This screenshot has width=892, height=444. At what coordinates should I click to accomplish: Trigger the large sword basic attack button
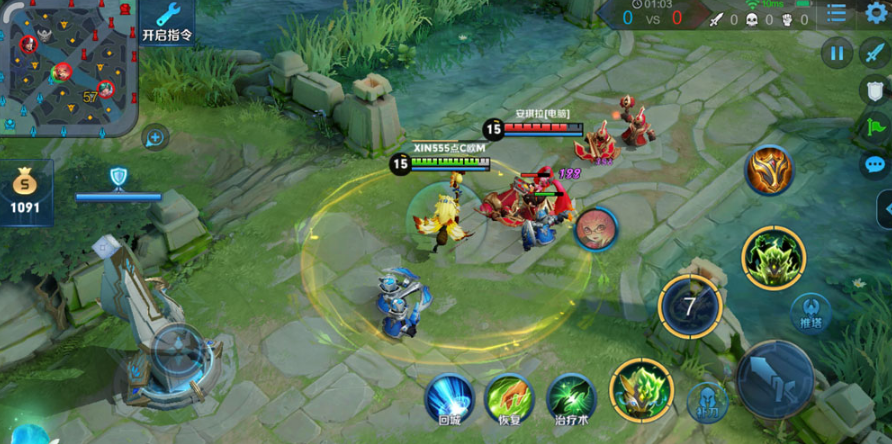pyautogui.click(x=774, y=378)
